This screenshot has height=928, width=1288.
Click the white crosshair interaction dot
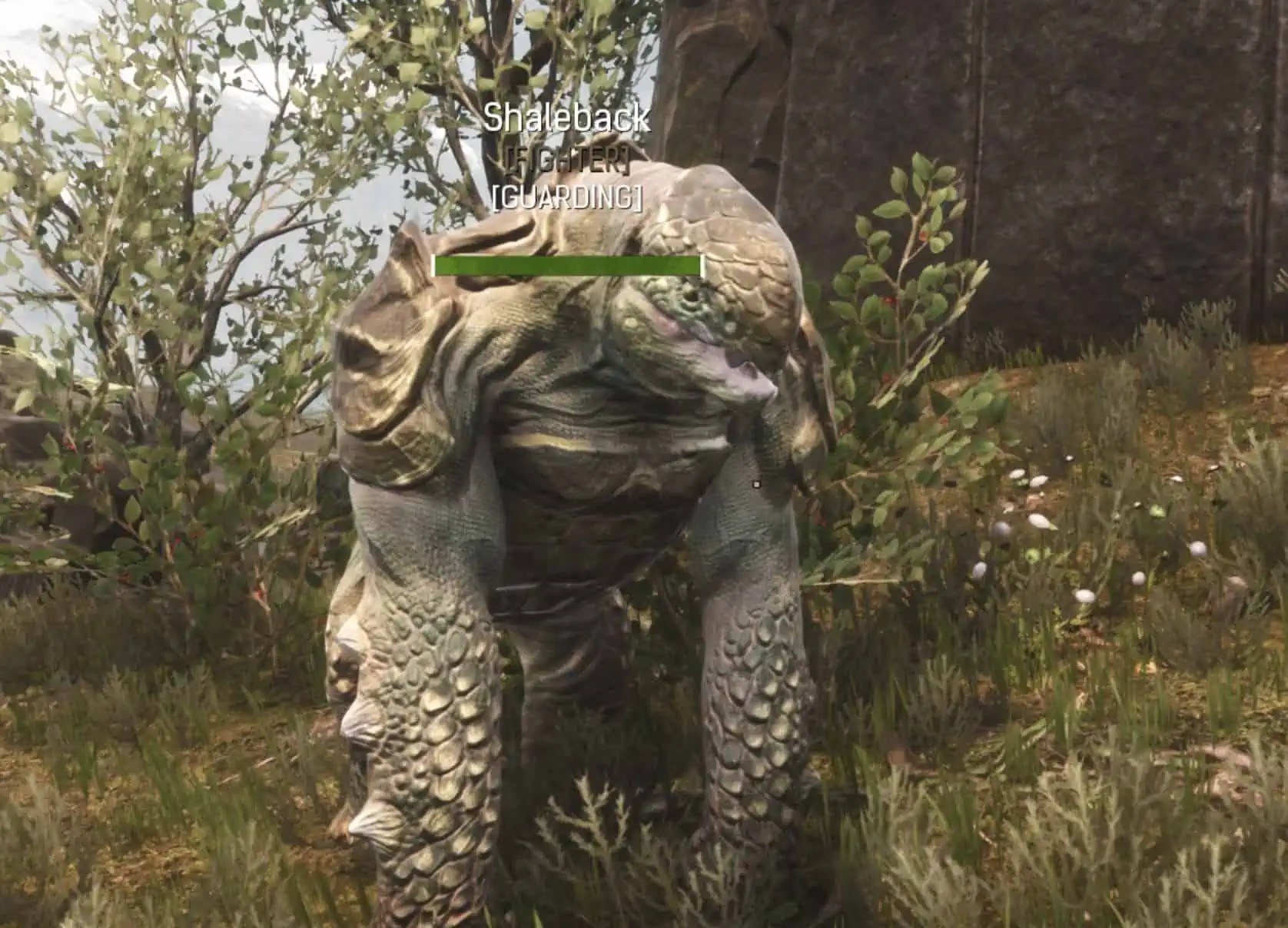pyautogui.click(x=755, y=485)
